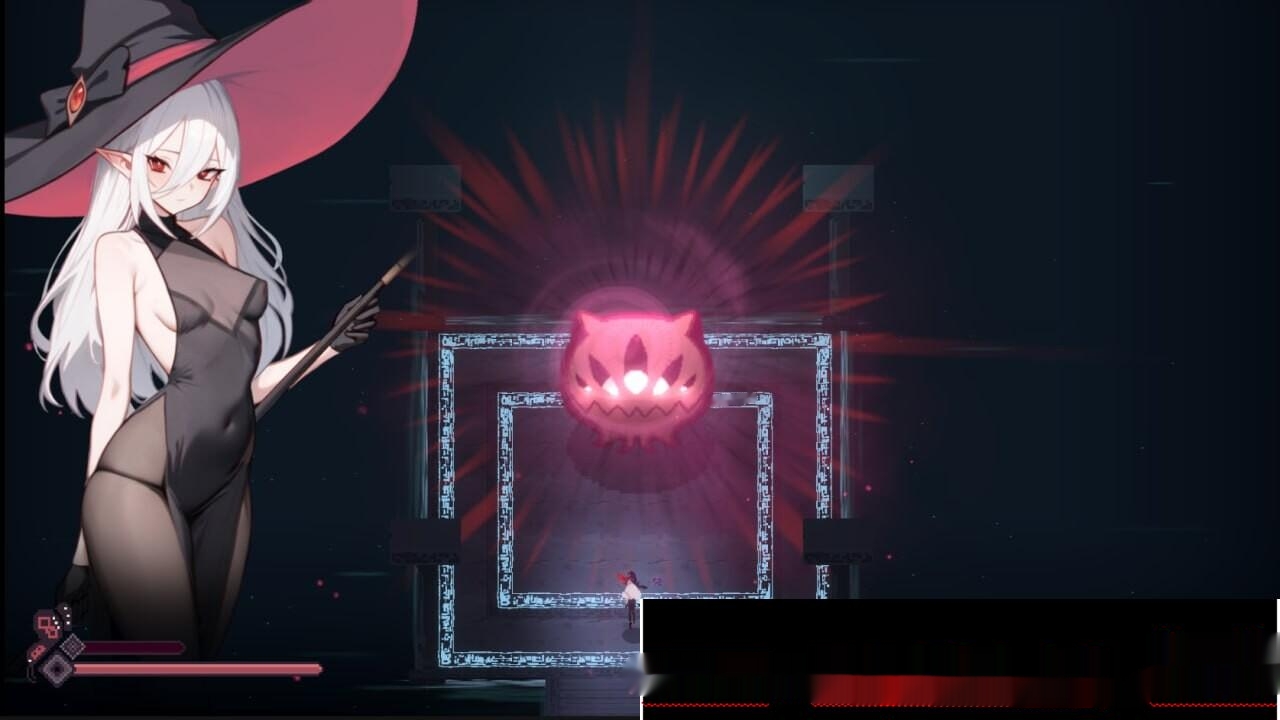Viewport: 1280px width, 720px height.
Task: Click the small pink gem icon
Action: point(38,651)
